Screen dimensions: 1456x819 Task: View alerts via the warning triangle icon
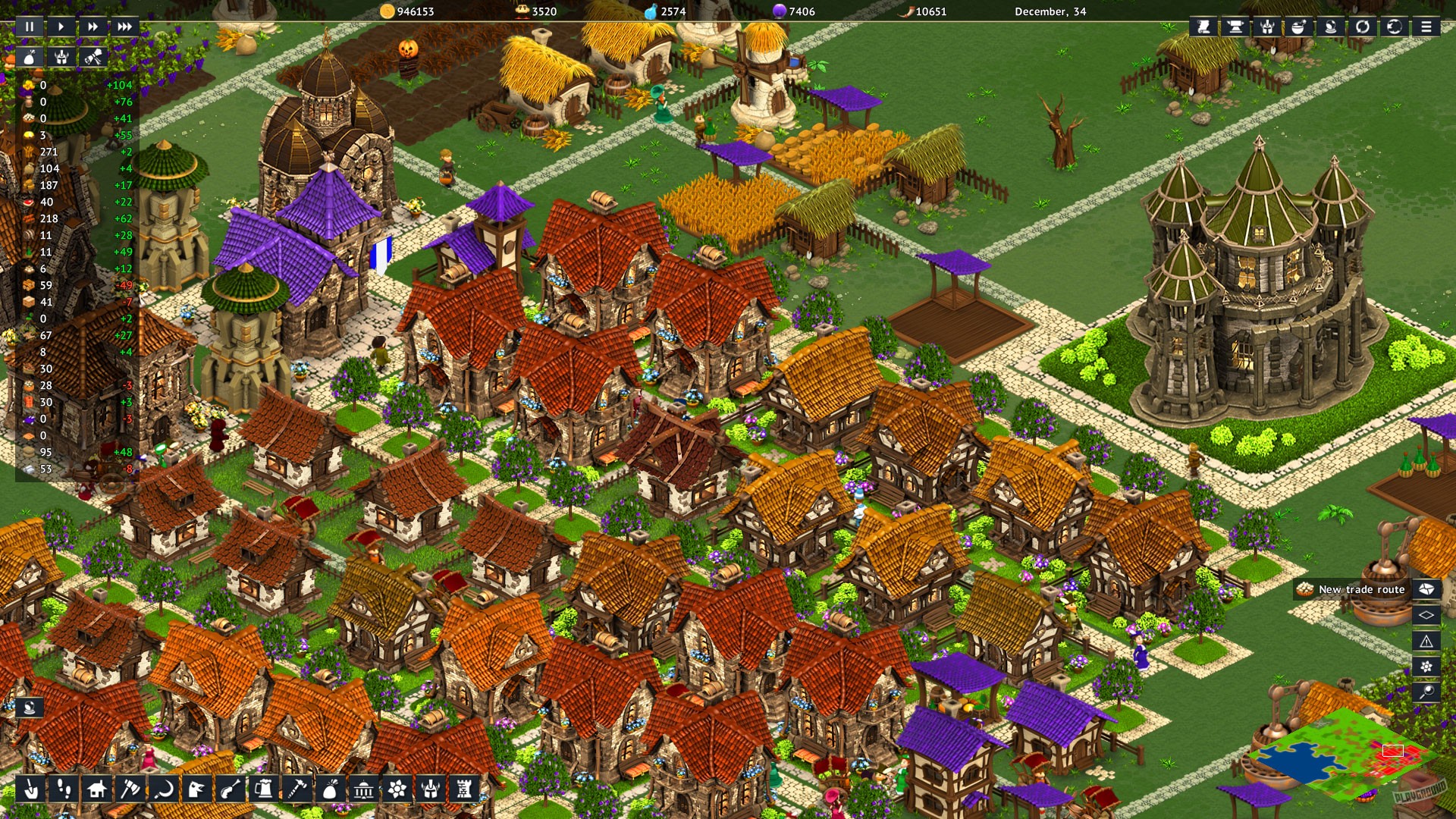[1426, 642]
